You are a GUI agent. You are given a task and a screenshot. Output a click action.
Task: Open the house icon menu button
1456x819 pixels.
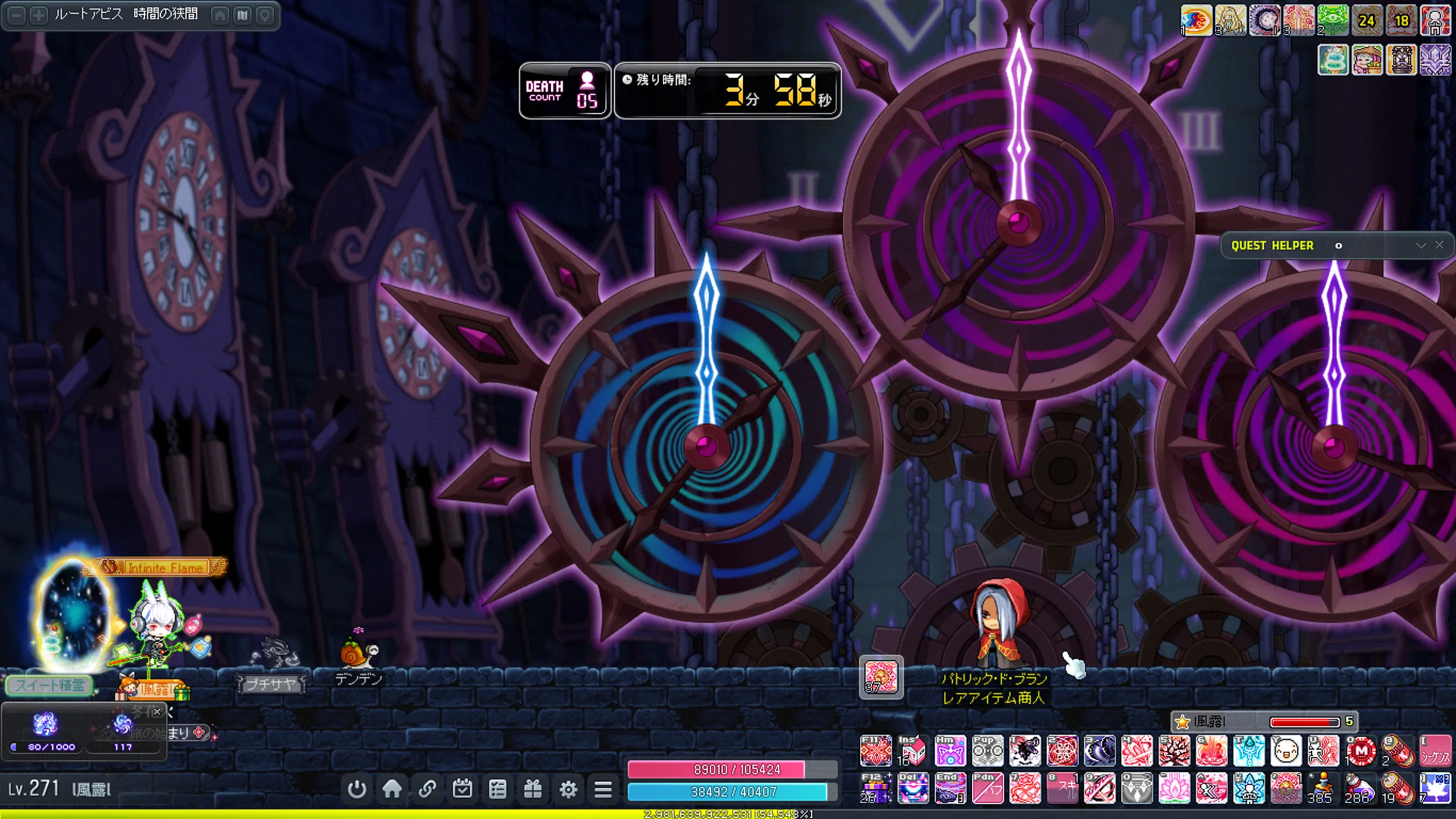pyautogui.click(x=392, y=789)
